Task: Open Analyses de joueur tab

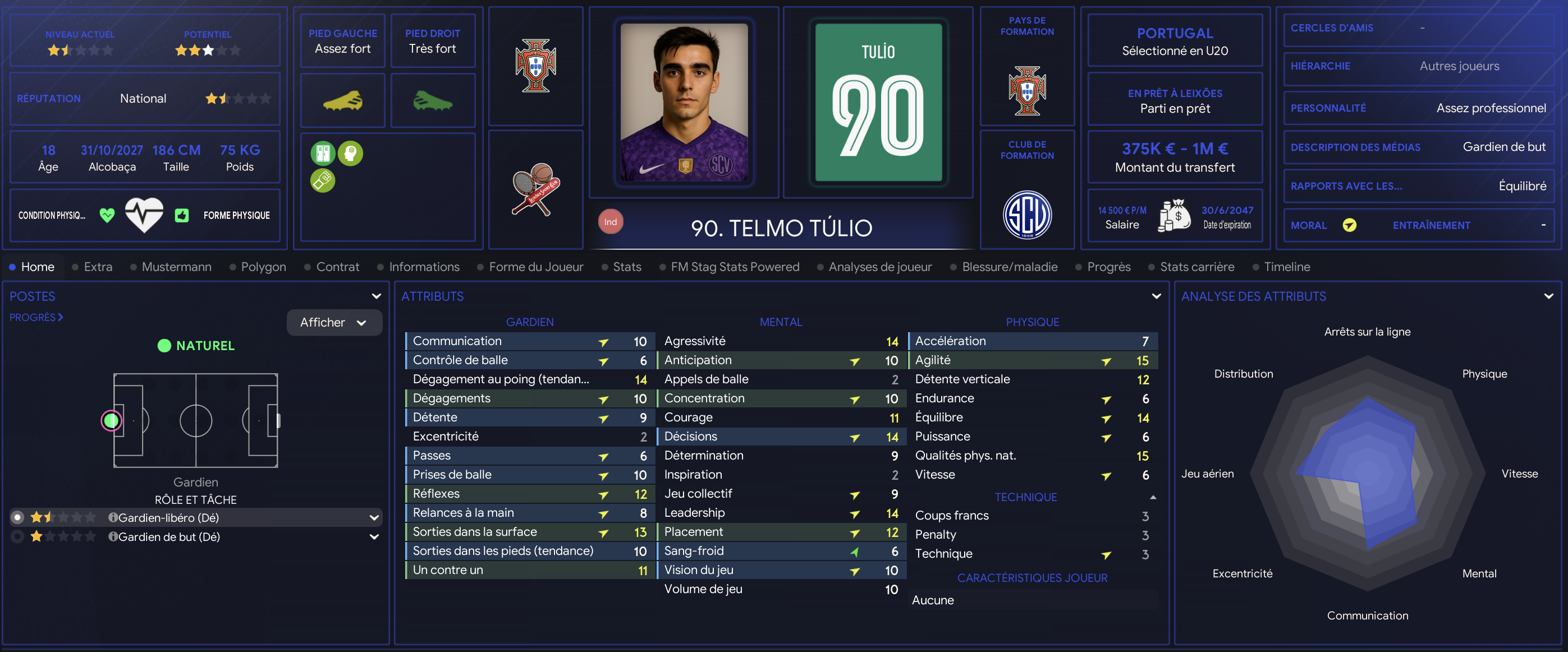Action: [x=879, y=267]
